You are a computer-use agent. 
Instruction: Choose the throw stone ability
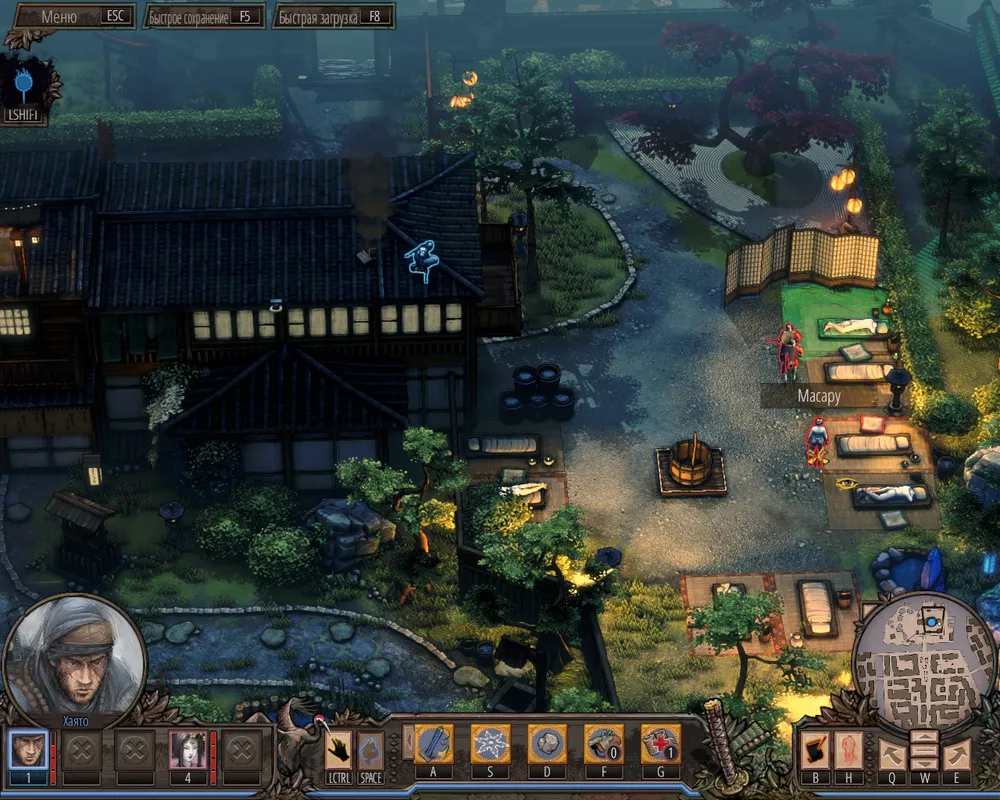pyautogui.click(x=547, y=745)
